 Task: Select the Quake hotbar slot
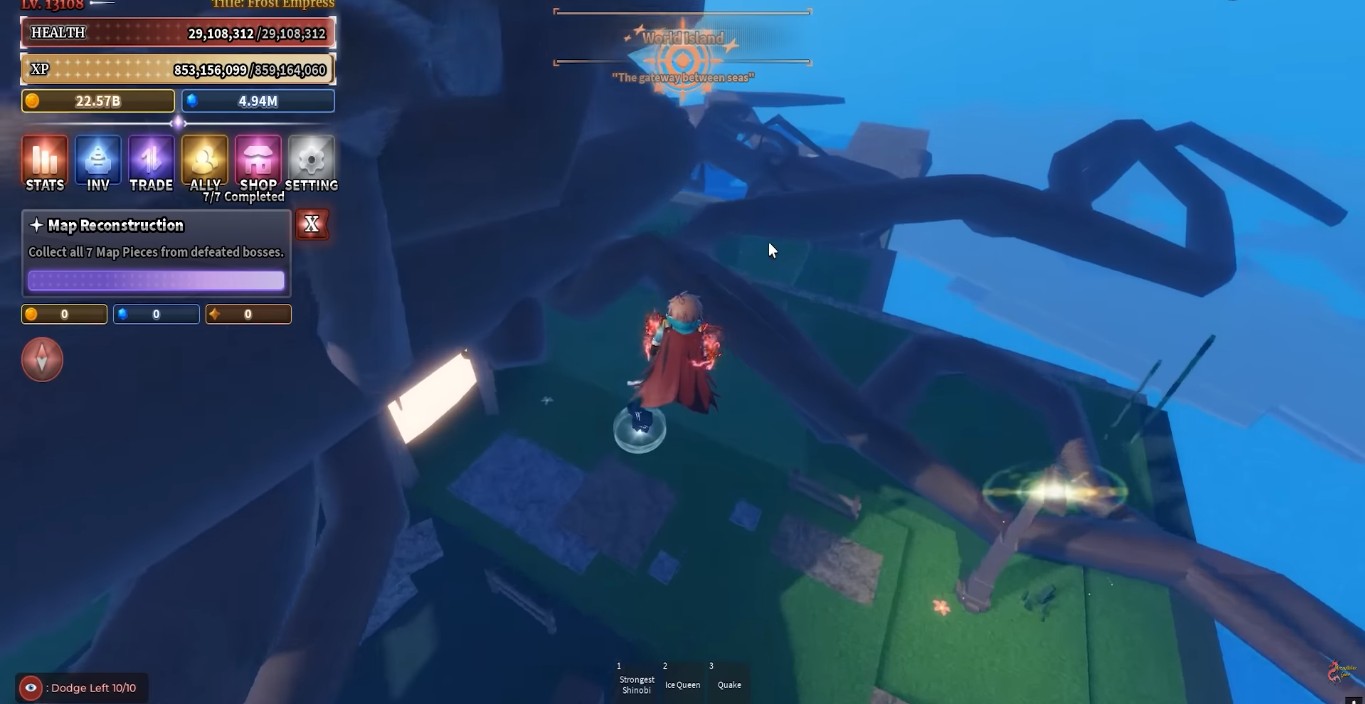tap(729, 680)
